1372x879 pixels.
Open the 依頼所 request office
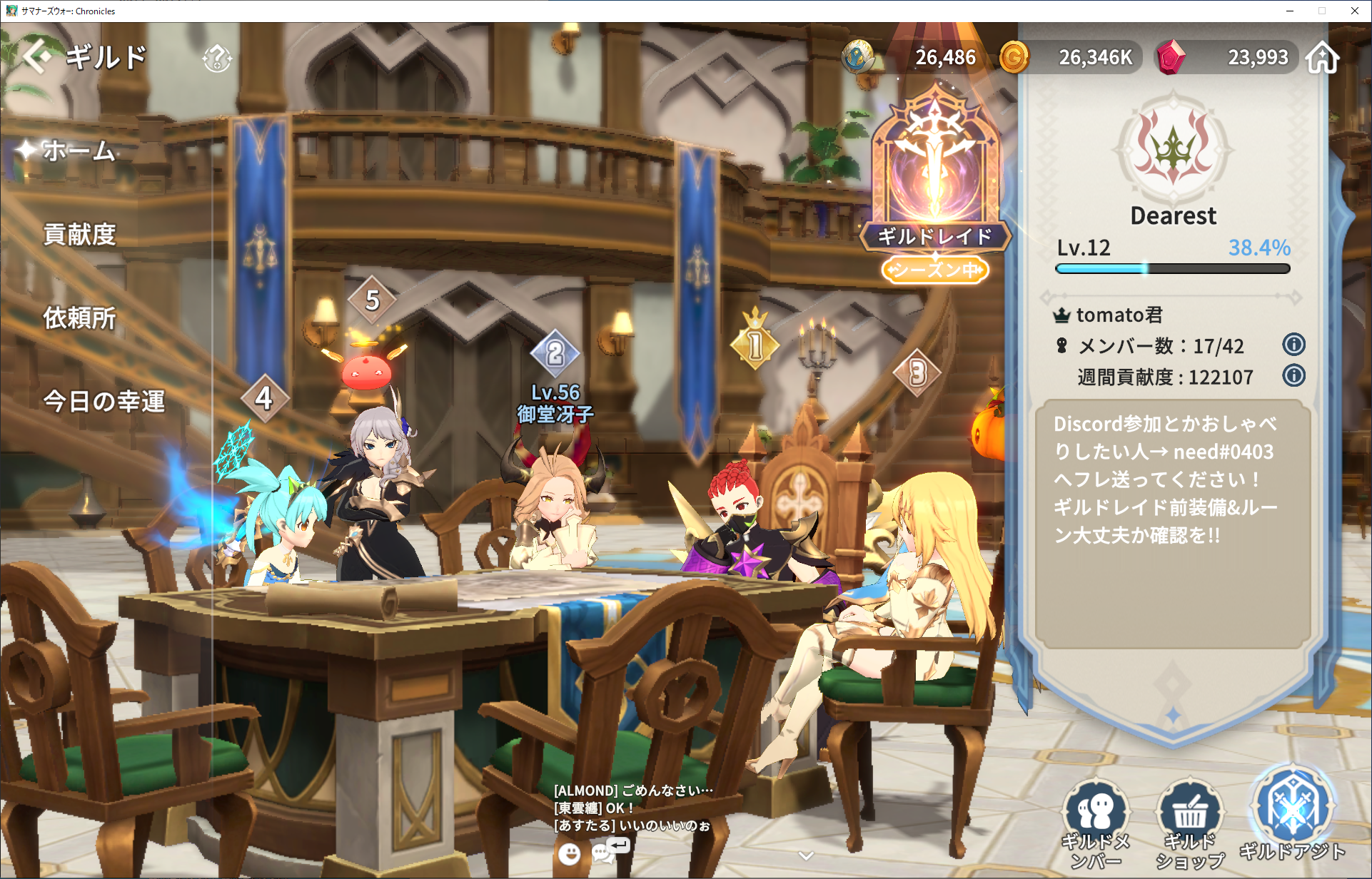[79, 318]
